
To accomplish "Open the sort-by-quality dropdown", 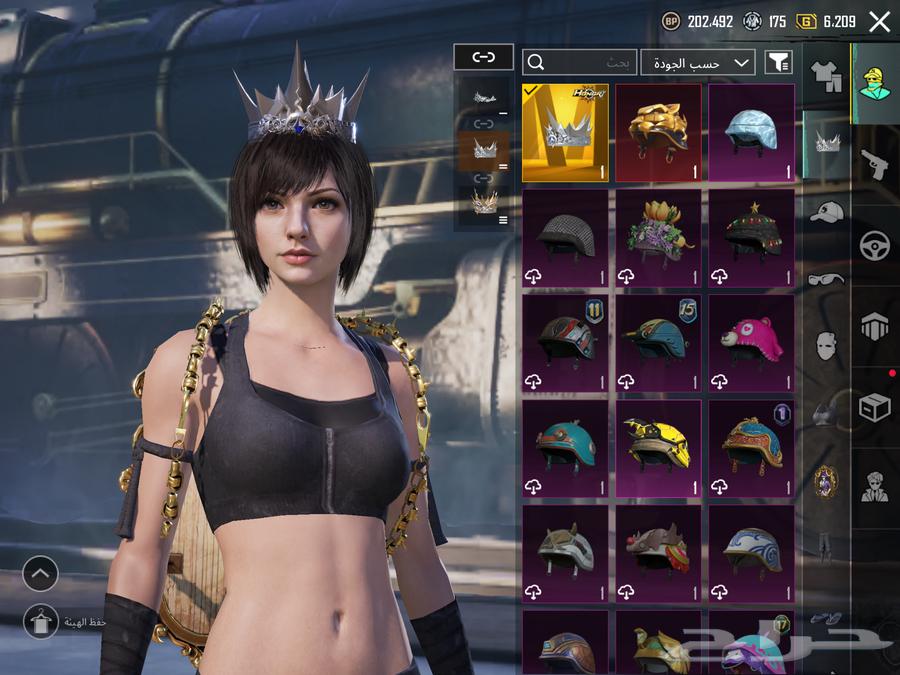I will [698, 62].
